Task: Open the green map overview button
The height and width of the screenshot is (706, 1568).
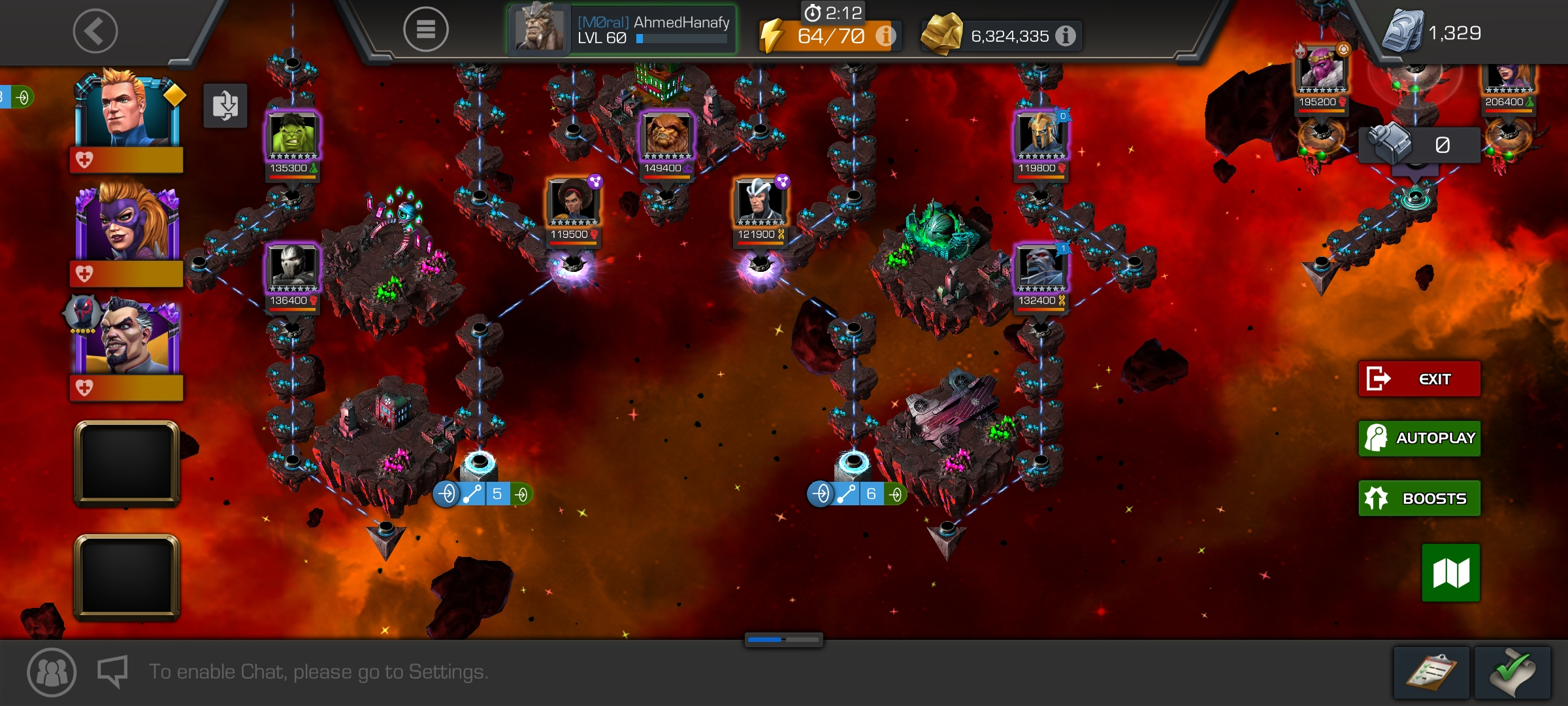Action: tap(1450, 573)
